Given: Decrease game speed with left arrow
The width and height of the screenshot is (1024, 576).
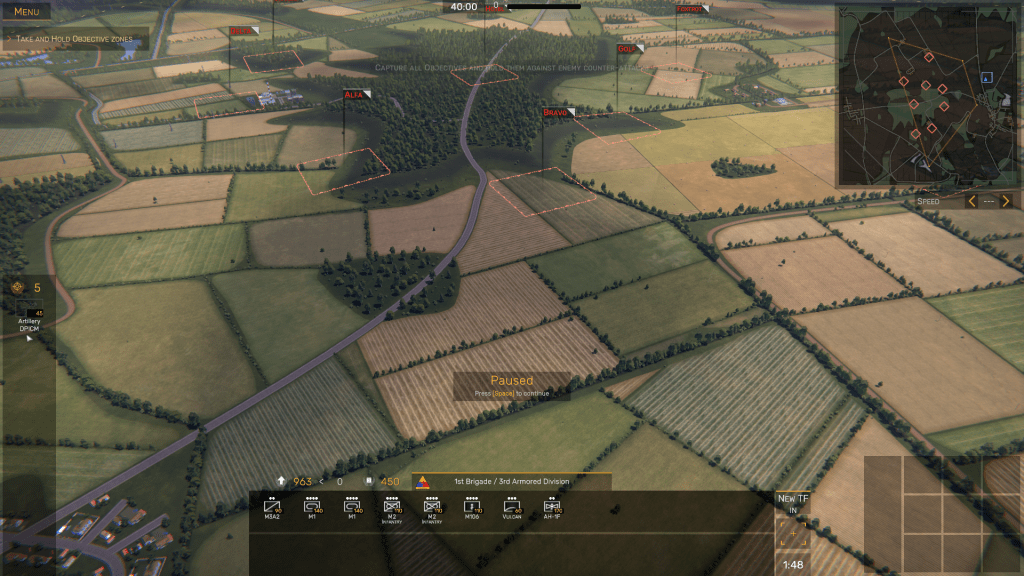Looking at the screenshot, I should tap(971, 201).
